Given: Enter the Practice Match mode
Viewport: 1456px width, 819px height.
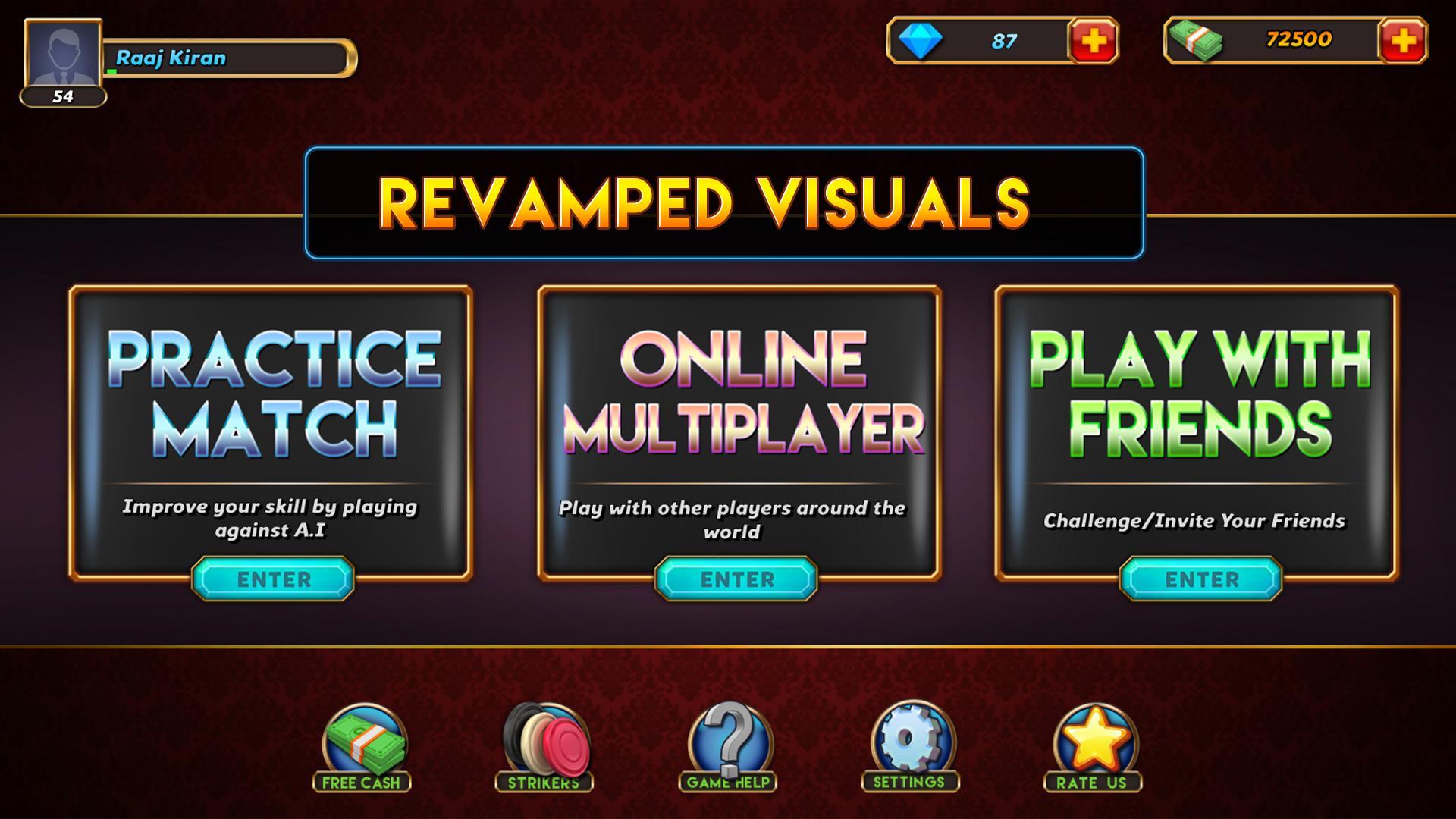Looking at the screenshot, I should (x=273, y=579).
